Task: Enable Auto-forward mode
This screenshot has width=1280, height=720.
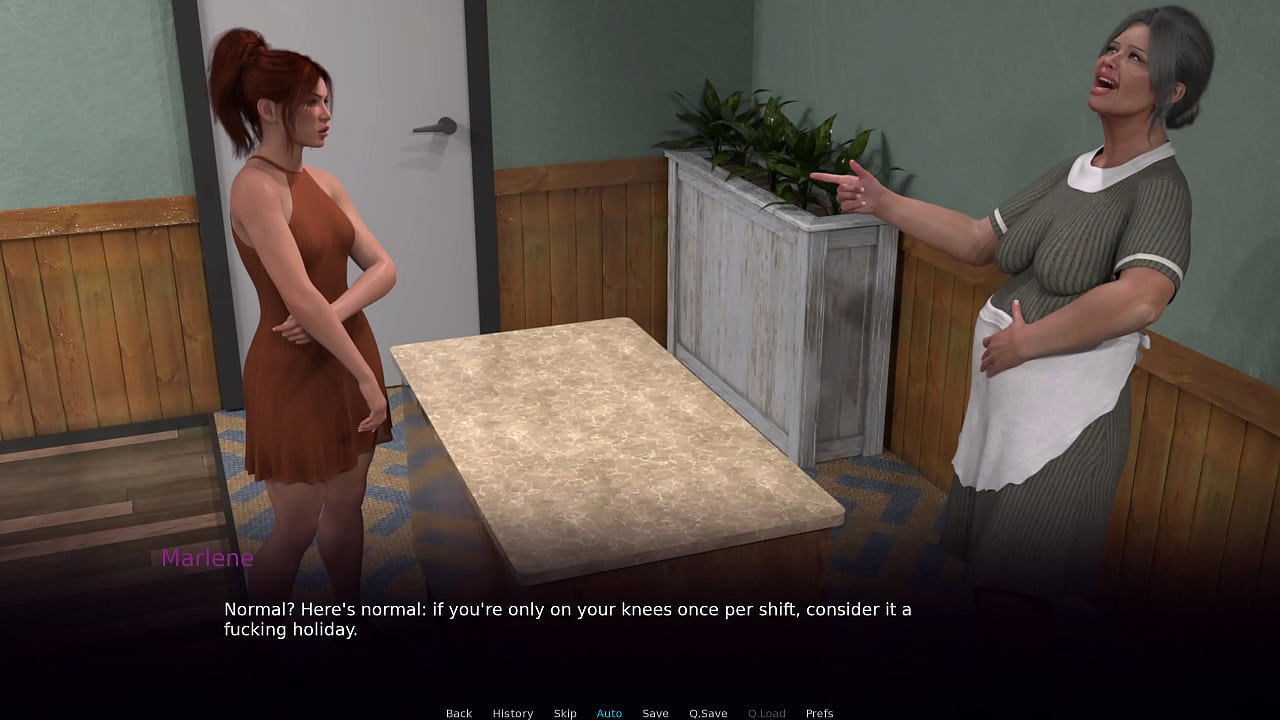Action: (609, 713)
